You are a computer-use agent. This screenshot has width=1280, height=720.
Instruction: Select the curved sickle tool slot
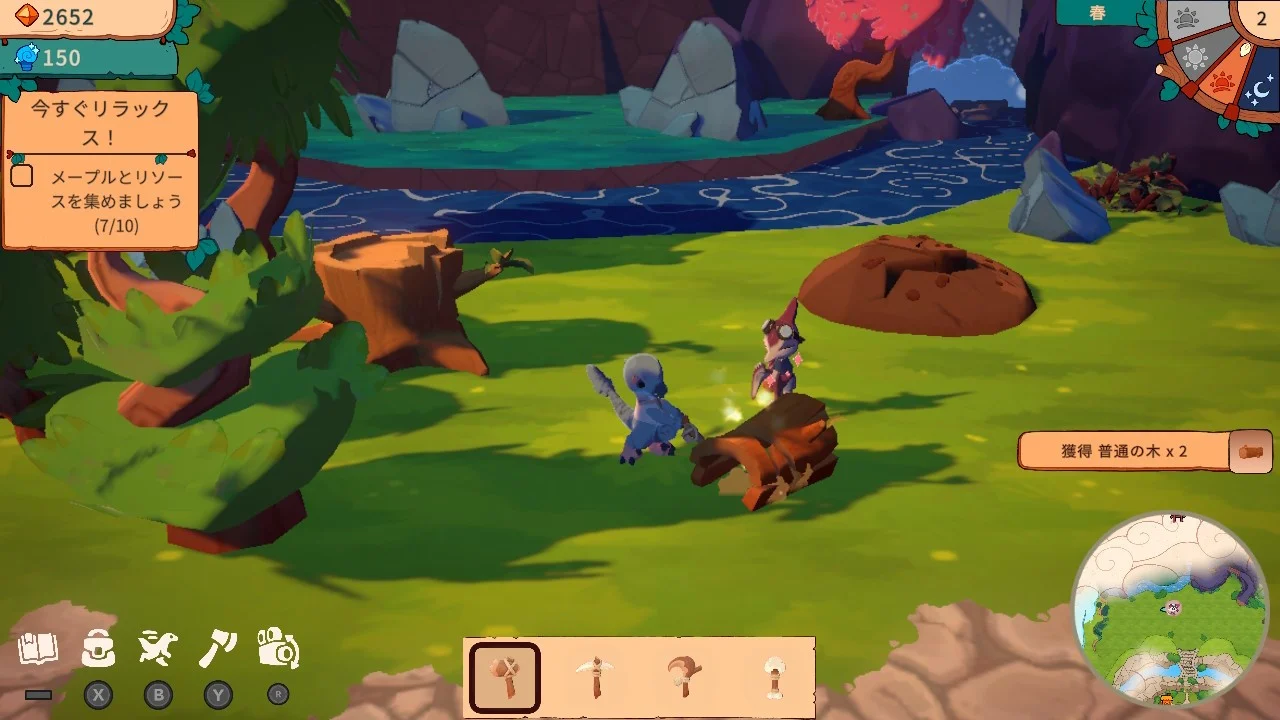(x=685, y=677)
